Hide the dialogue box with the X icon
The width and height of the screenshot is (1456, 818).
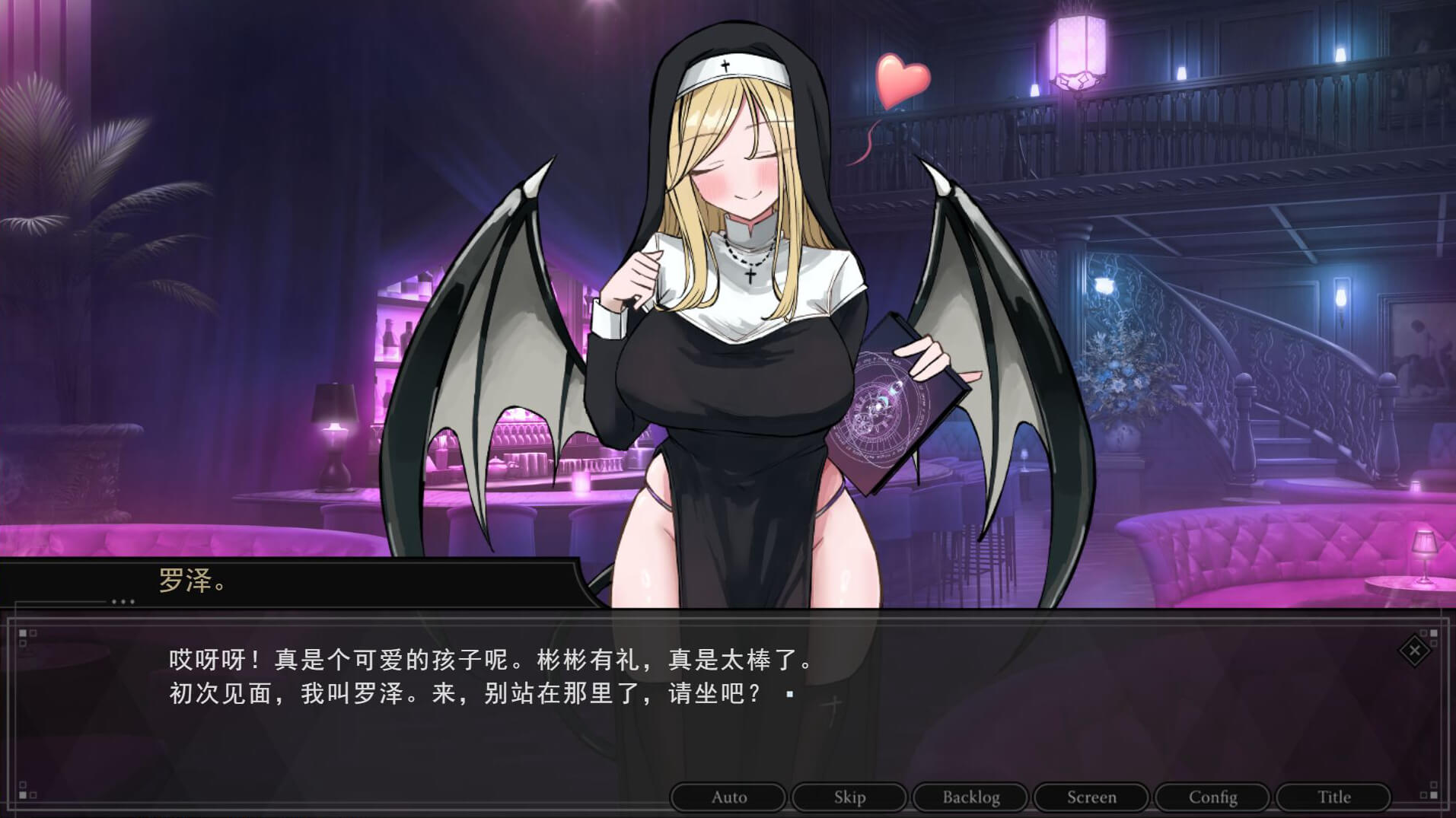click(1414, 651)
